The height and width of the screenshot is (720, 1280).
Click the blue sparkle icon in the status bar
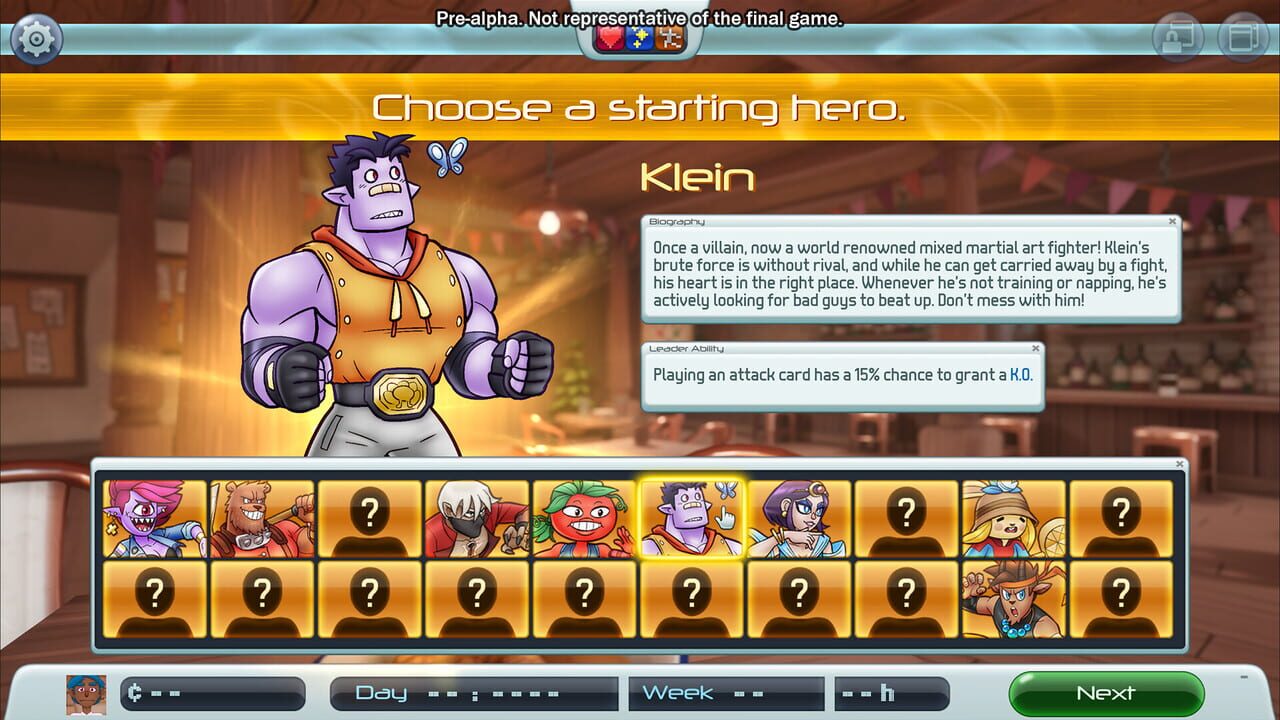(639, 36)
